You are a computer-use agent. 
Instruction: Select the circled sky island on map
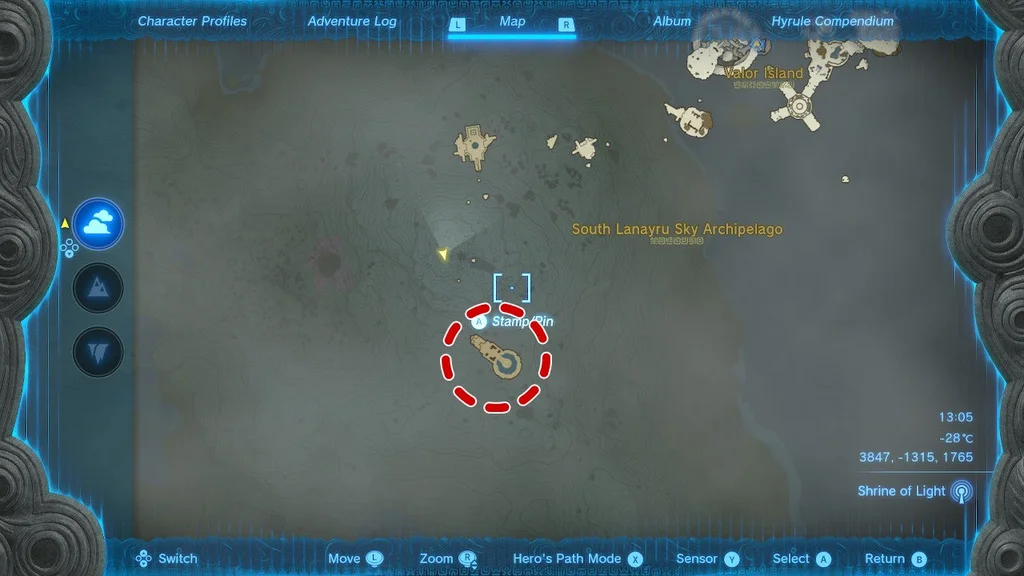coord(497,358)
